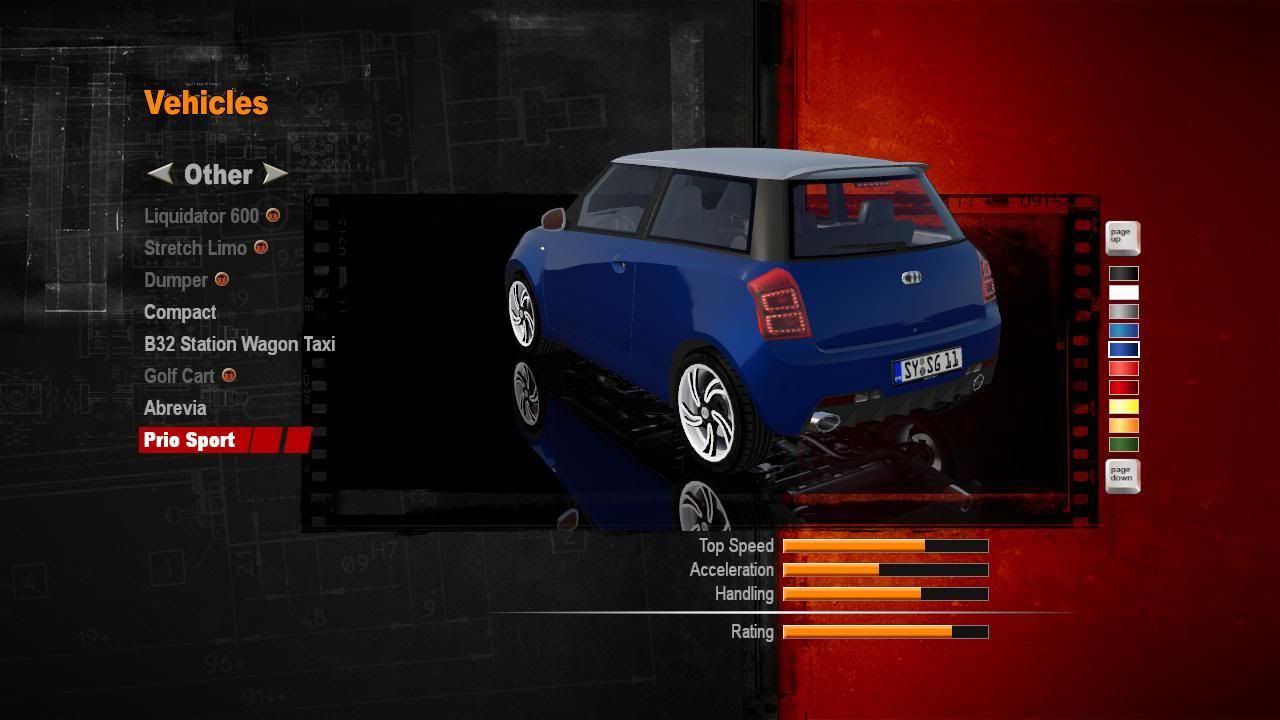Pick the yellow paint swatch

pos(1123,407)
